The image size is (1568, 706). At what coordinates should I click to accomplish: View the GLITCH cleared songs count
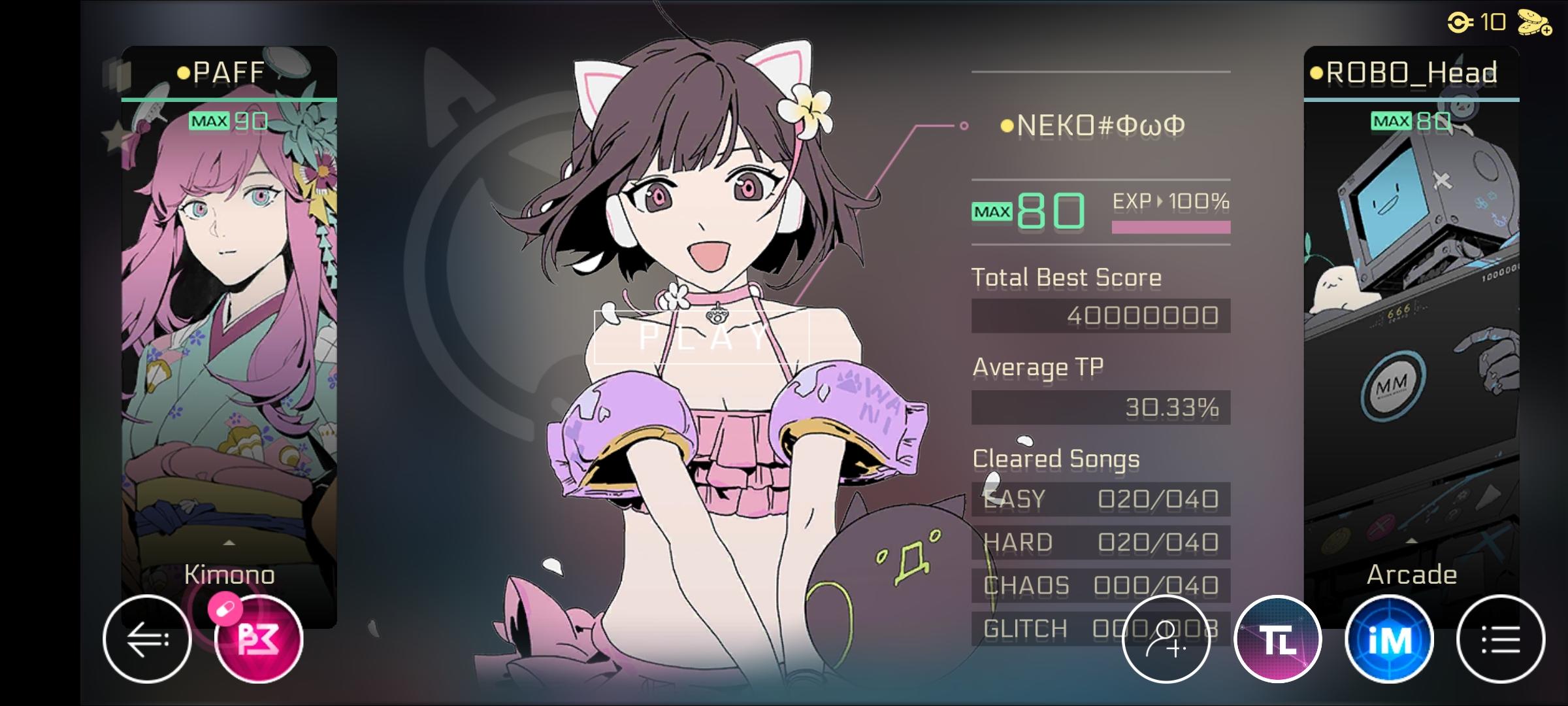pos(1101,628)
